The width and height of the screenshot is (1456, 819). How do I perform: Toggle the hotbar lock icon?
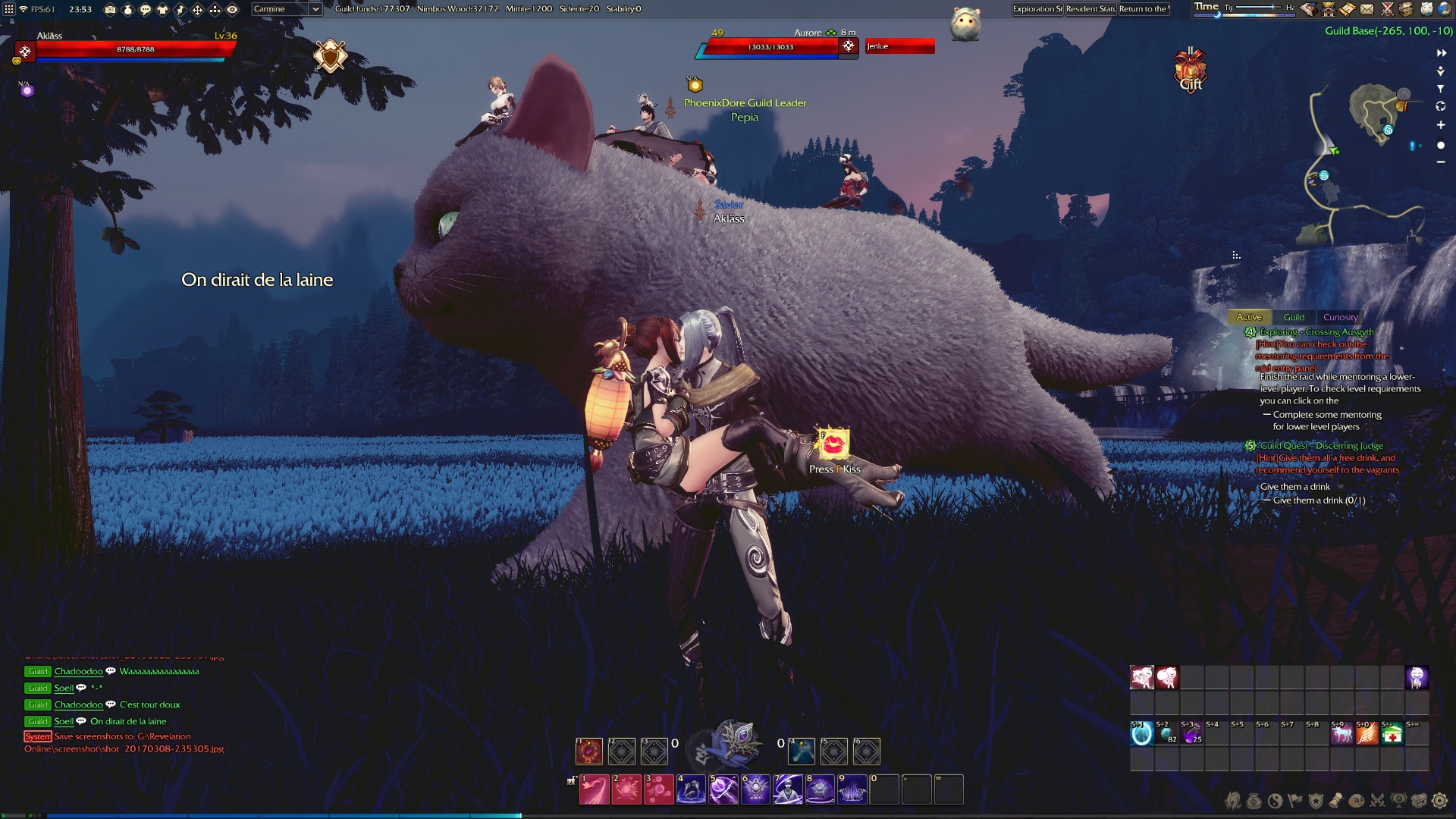click(571, 780)
